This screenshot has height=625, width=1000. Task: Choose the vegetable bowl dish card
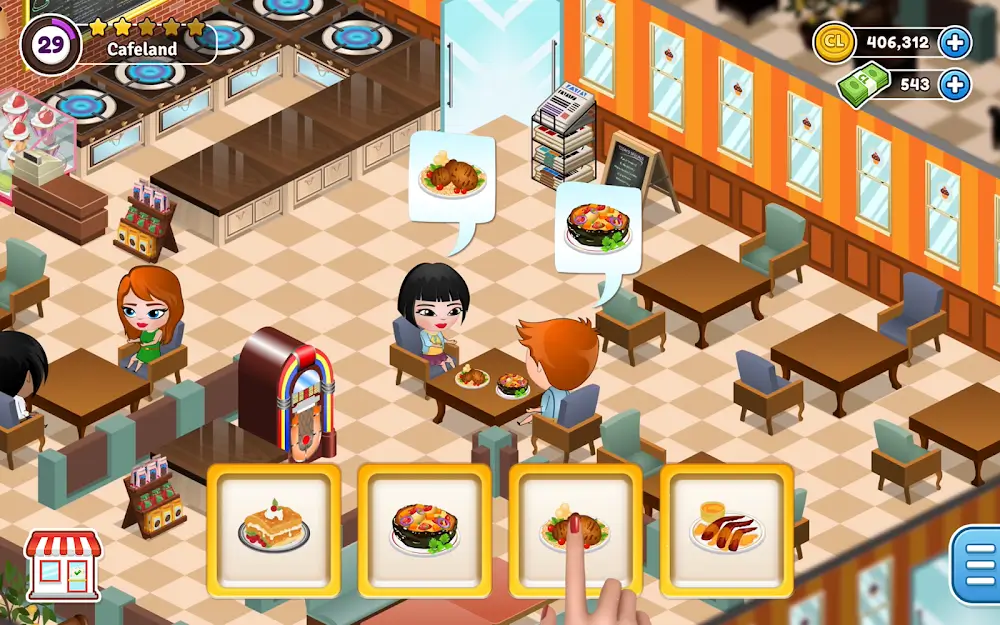click(x=424, y=530)
